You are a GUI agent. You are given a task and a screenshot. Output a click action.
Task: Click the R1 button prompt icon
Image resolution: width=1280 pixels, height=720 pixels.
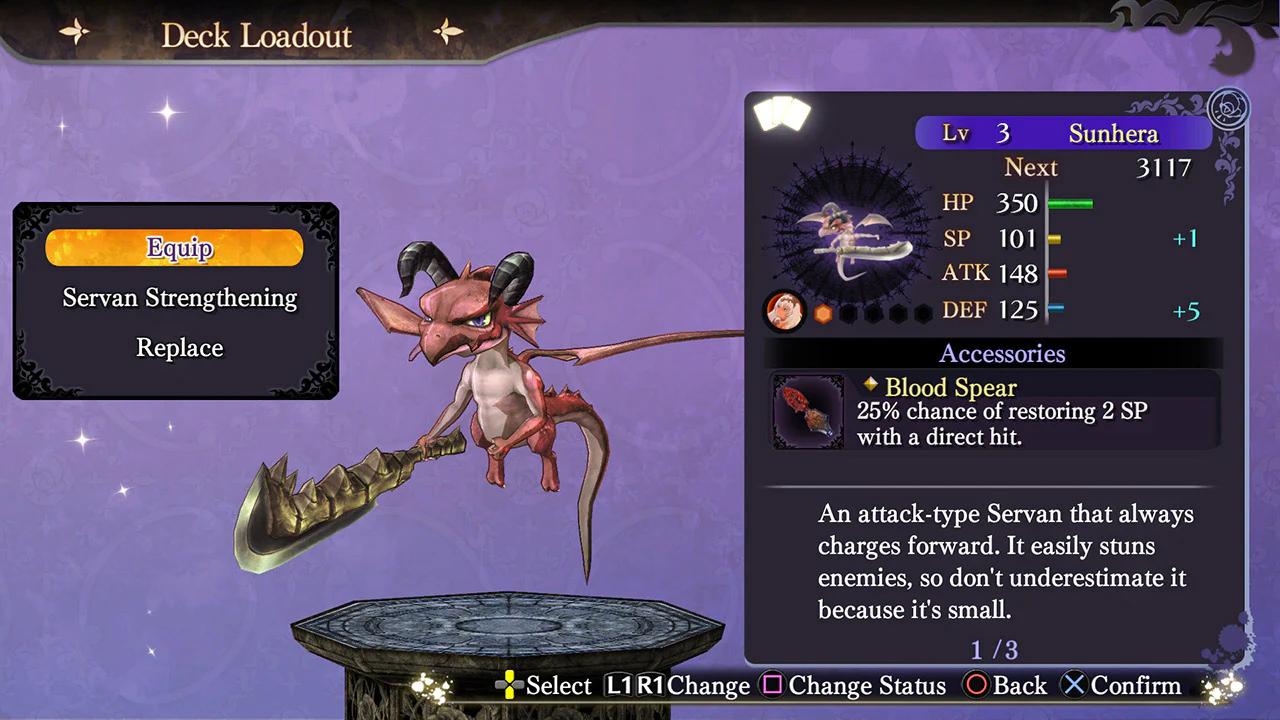click(x=652, y=686)
